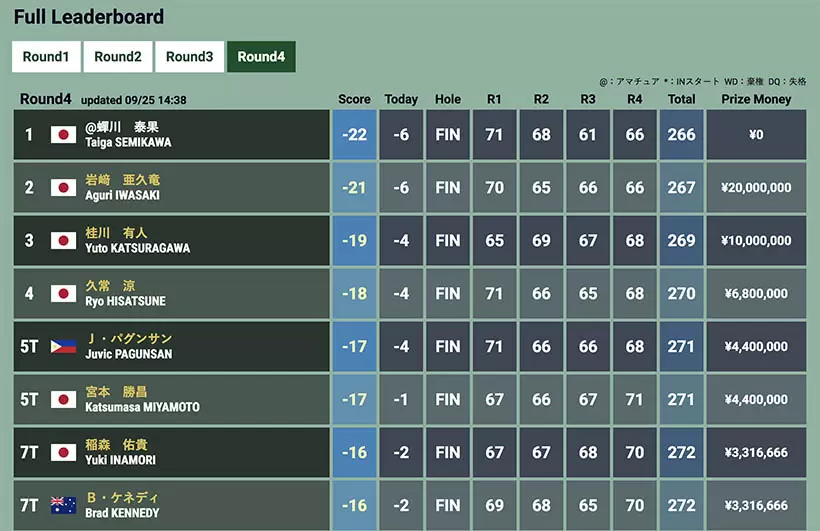Open the Round2 tab
Screen dimensions: 820x531
point(118,57)
